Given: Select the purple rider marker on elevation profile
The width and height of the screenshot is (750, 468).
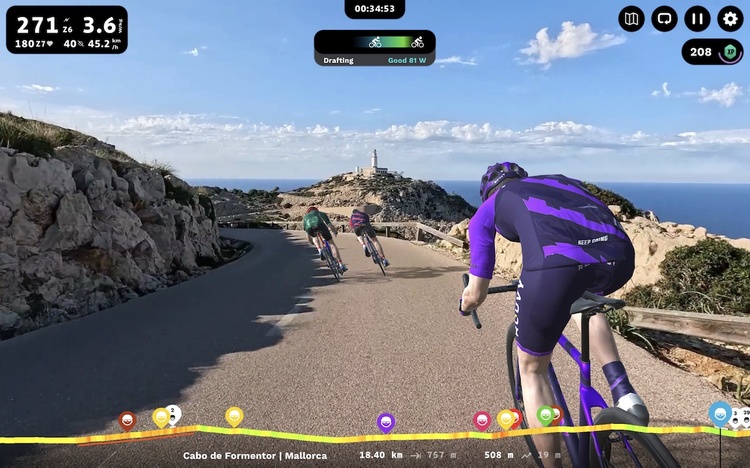Looking at the screenshot, I should 386,422.
